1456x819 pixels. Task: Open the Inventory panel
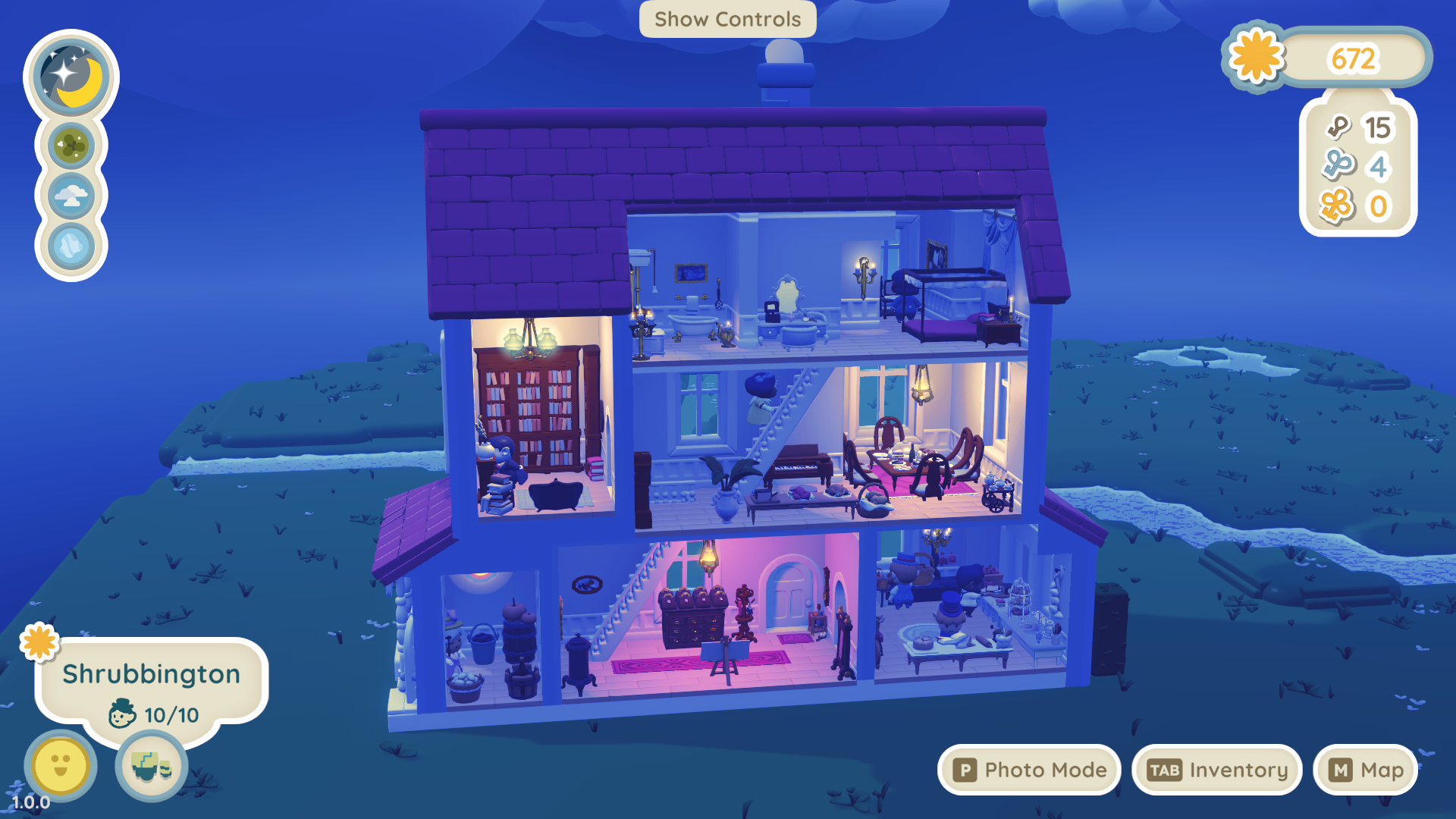click(1216, 770)
